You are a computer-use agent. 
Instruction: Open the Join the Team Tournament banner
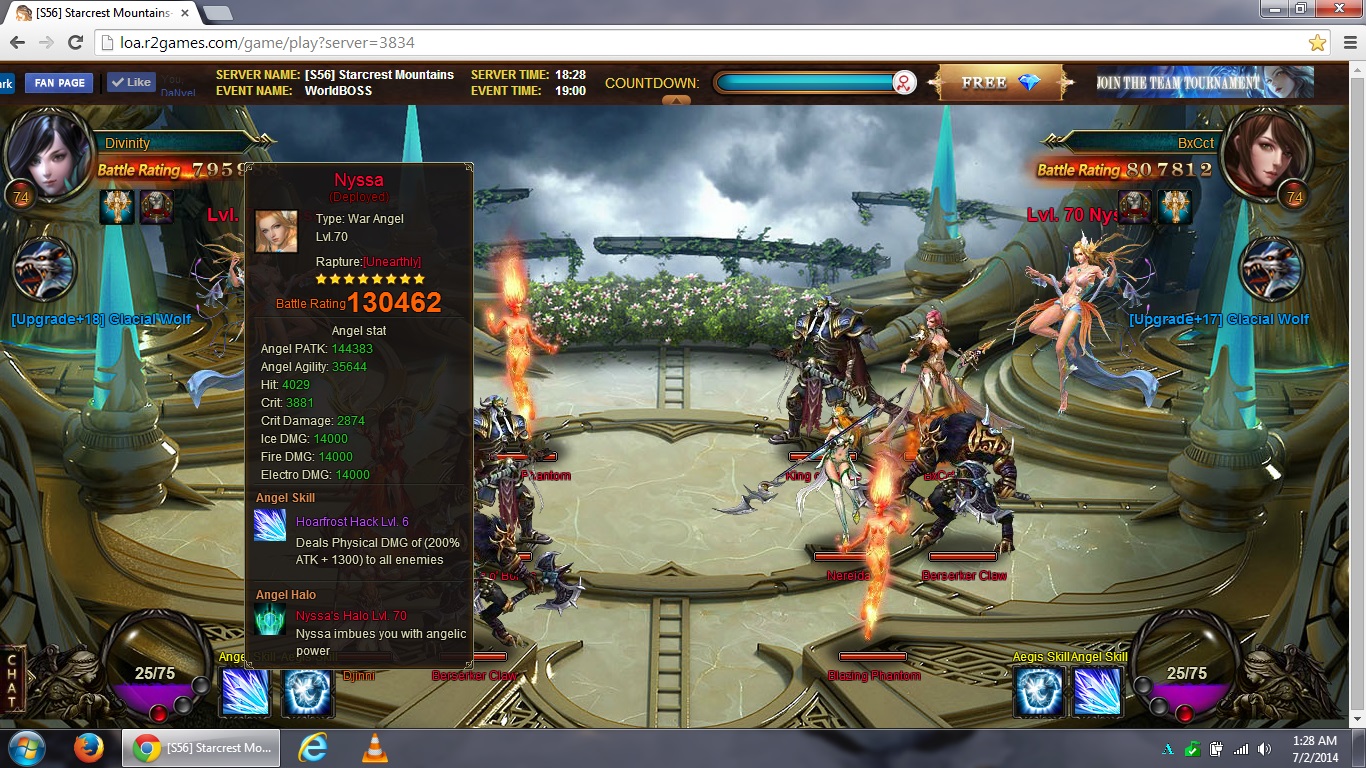point(1203,83)
